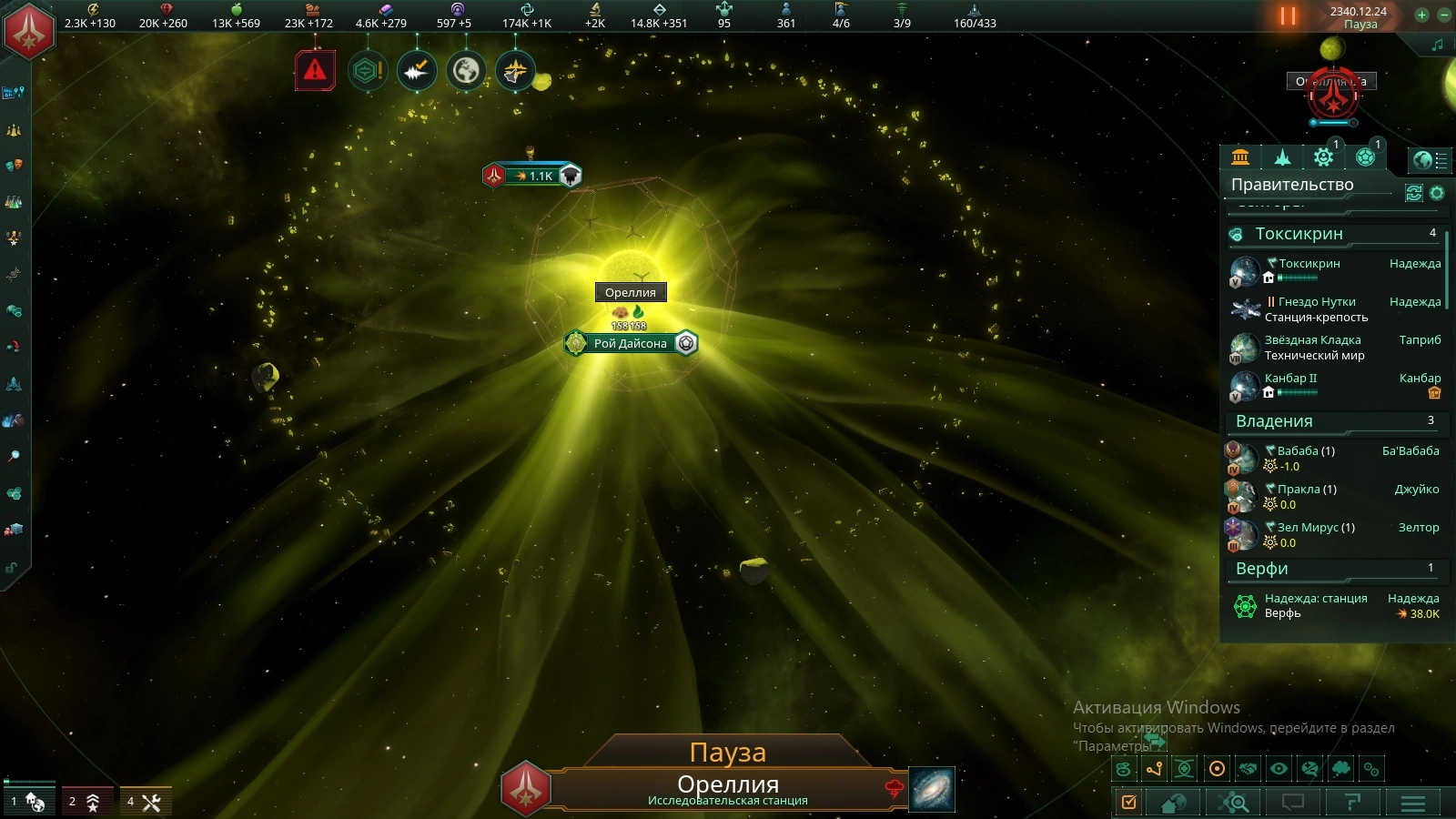Switch to the military fleets outliner tab
This screenshot has width=1456, height=819.
(x=1282, y=157)
